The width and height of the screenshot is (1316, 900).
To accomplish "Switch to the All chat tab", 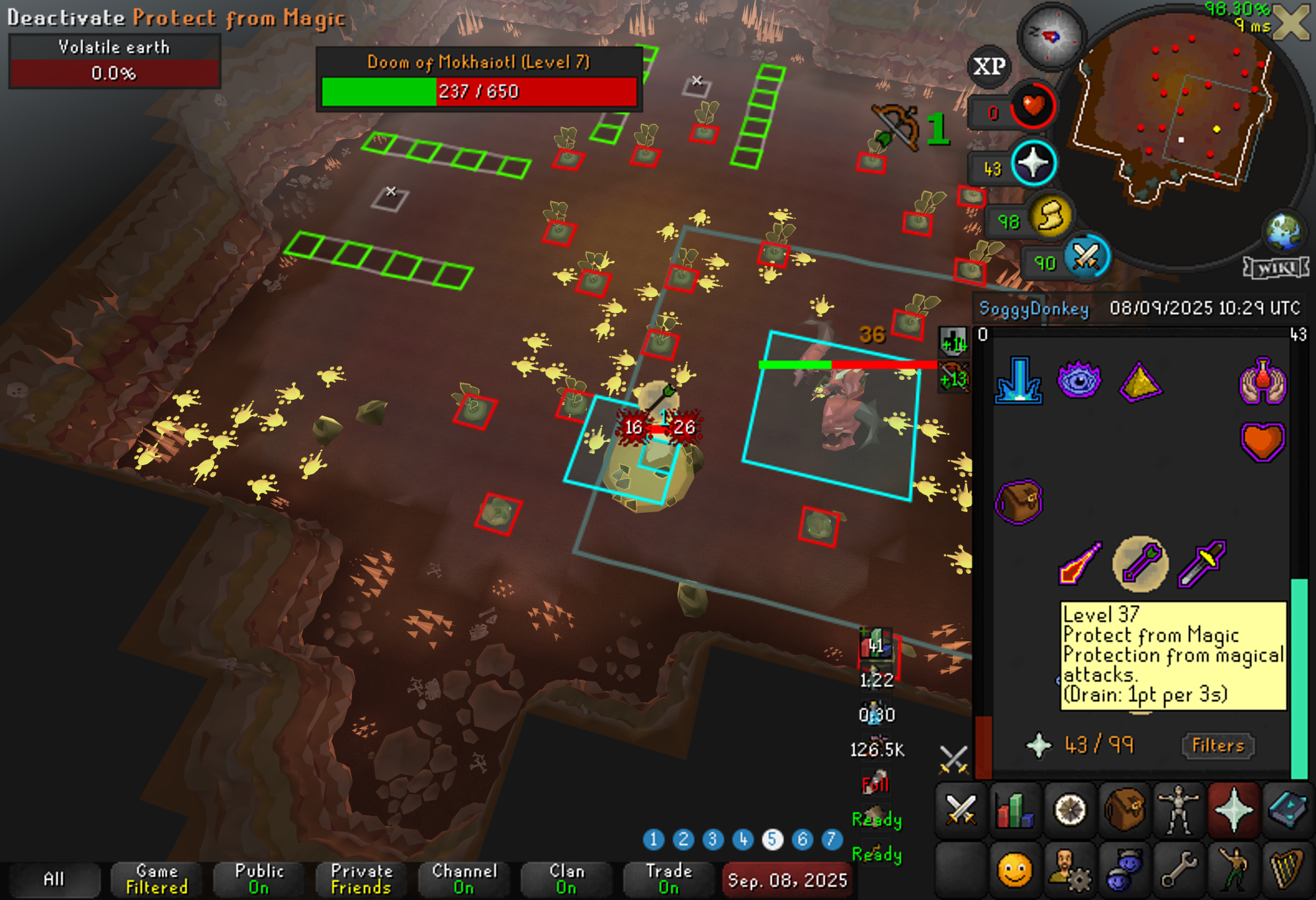I will [x=54, y=879].
